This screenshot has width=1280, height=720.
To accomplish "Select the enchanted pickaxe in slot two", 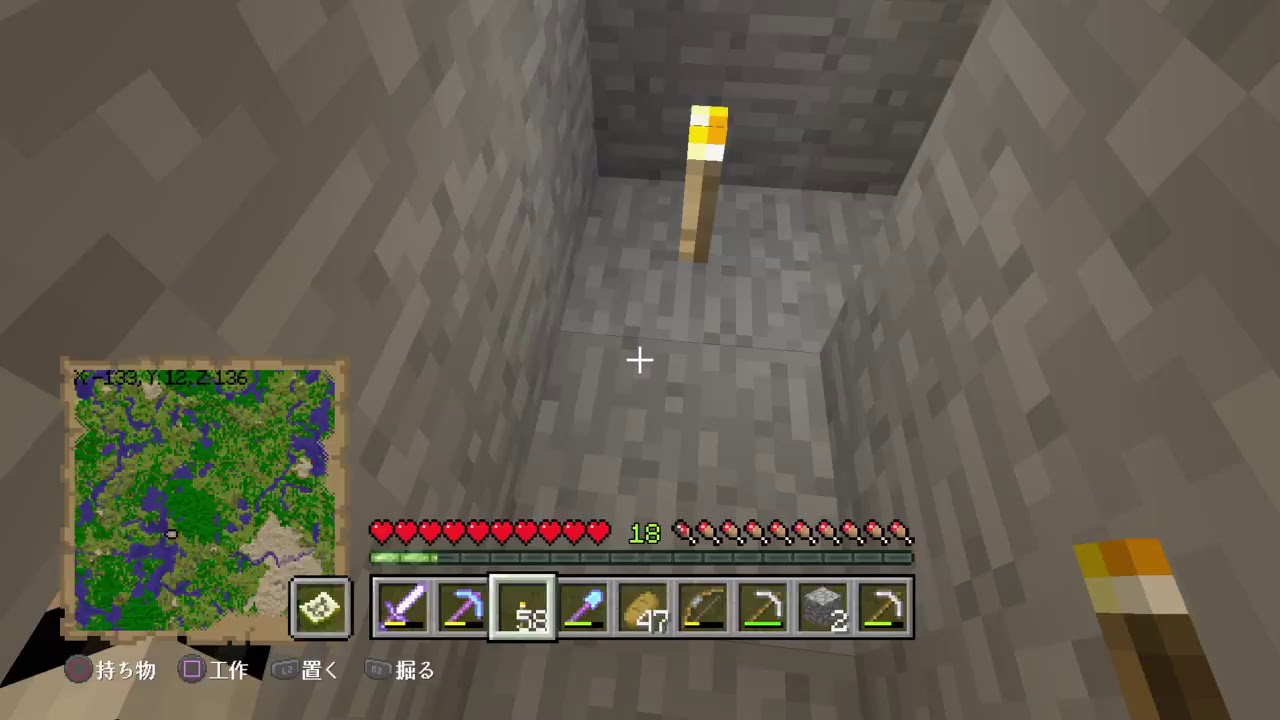I will point(465,607).
